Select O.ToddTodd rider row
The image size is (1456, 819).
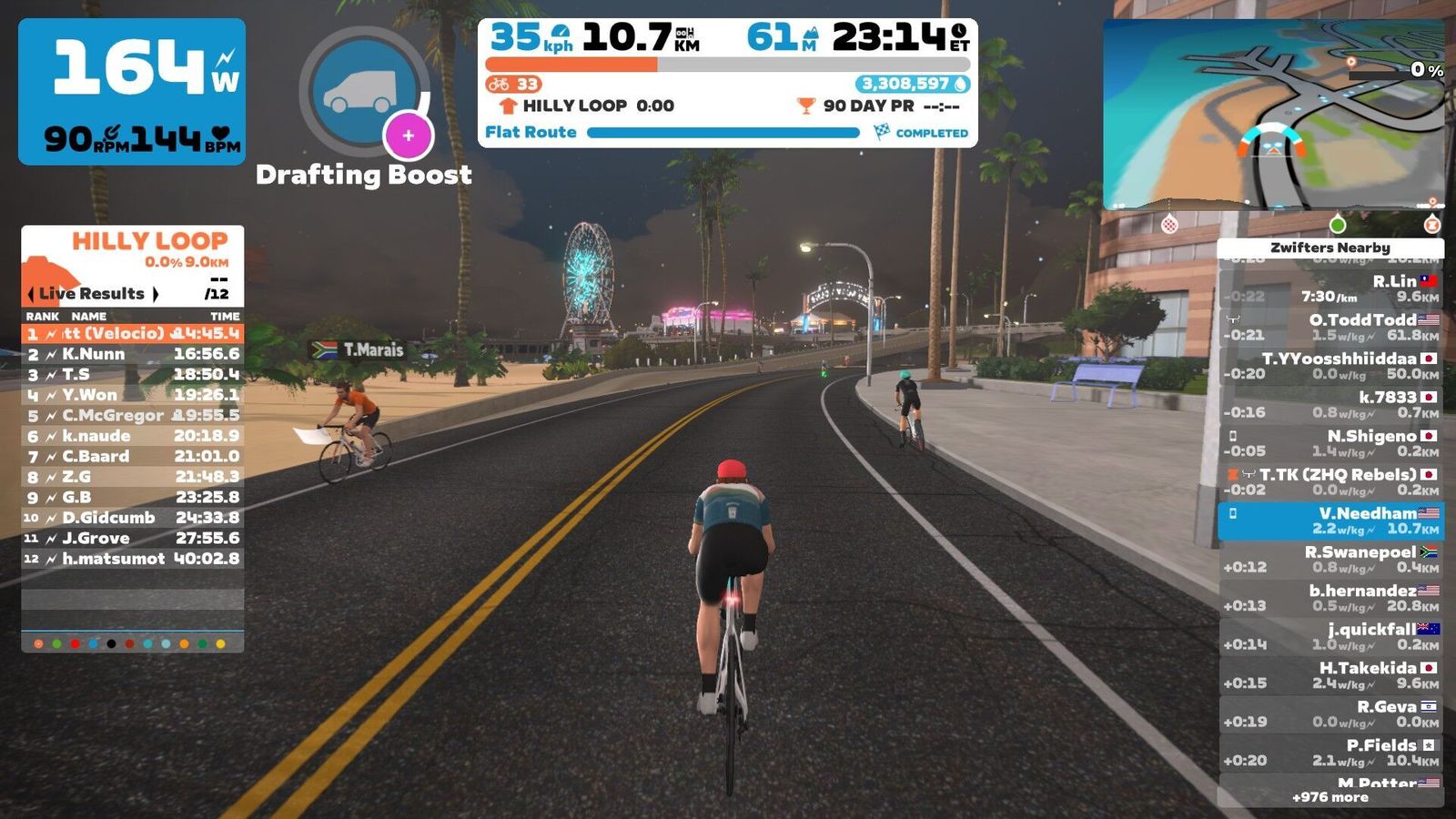[x=1330, y=327]
